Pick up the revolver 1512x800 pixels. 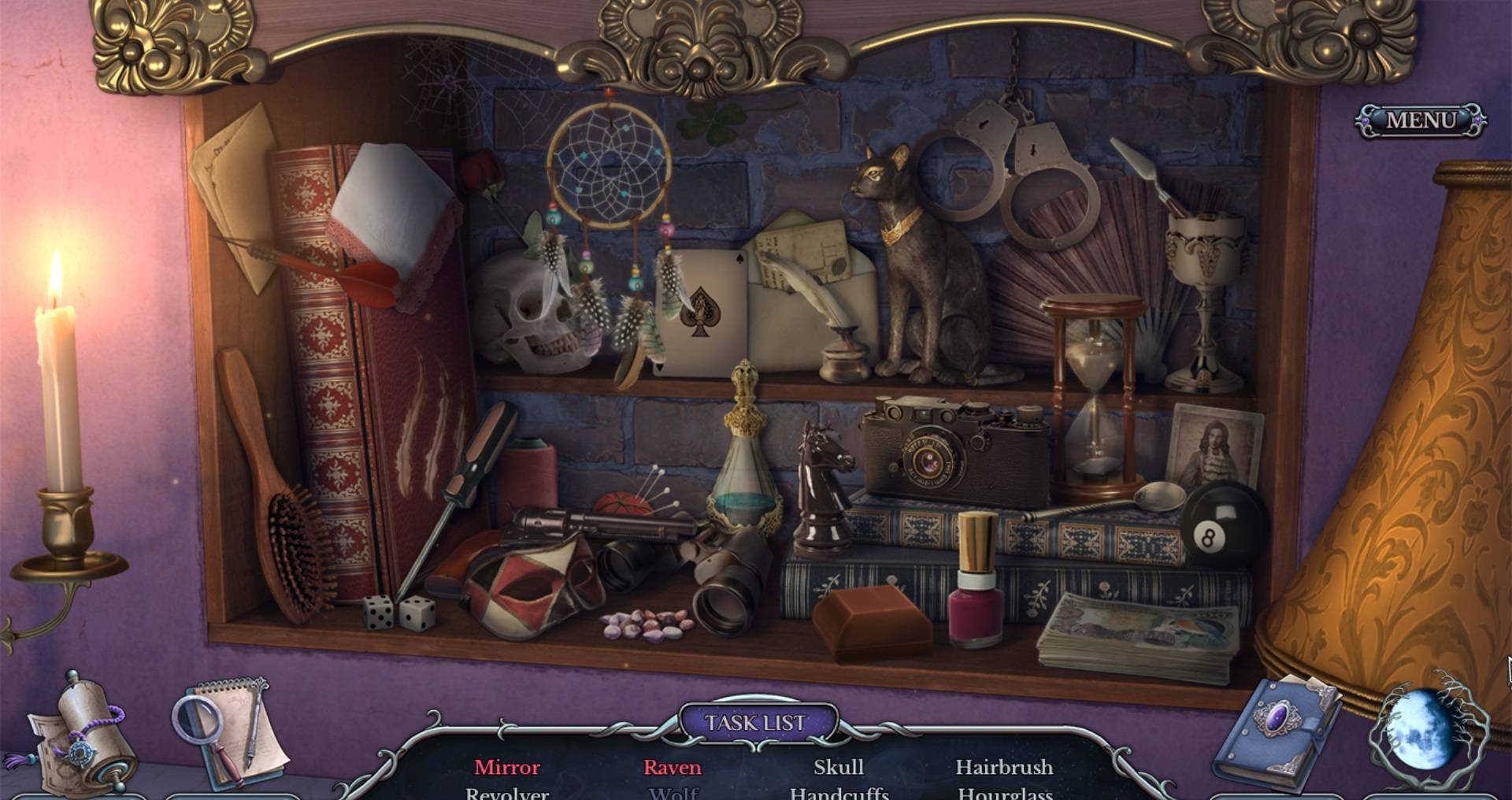(x=583, y=525)
